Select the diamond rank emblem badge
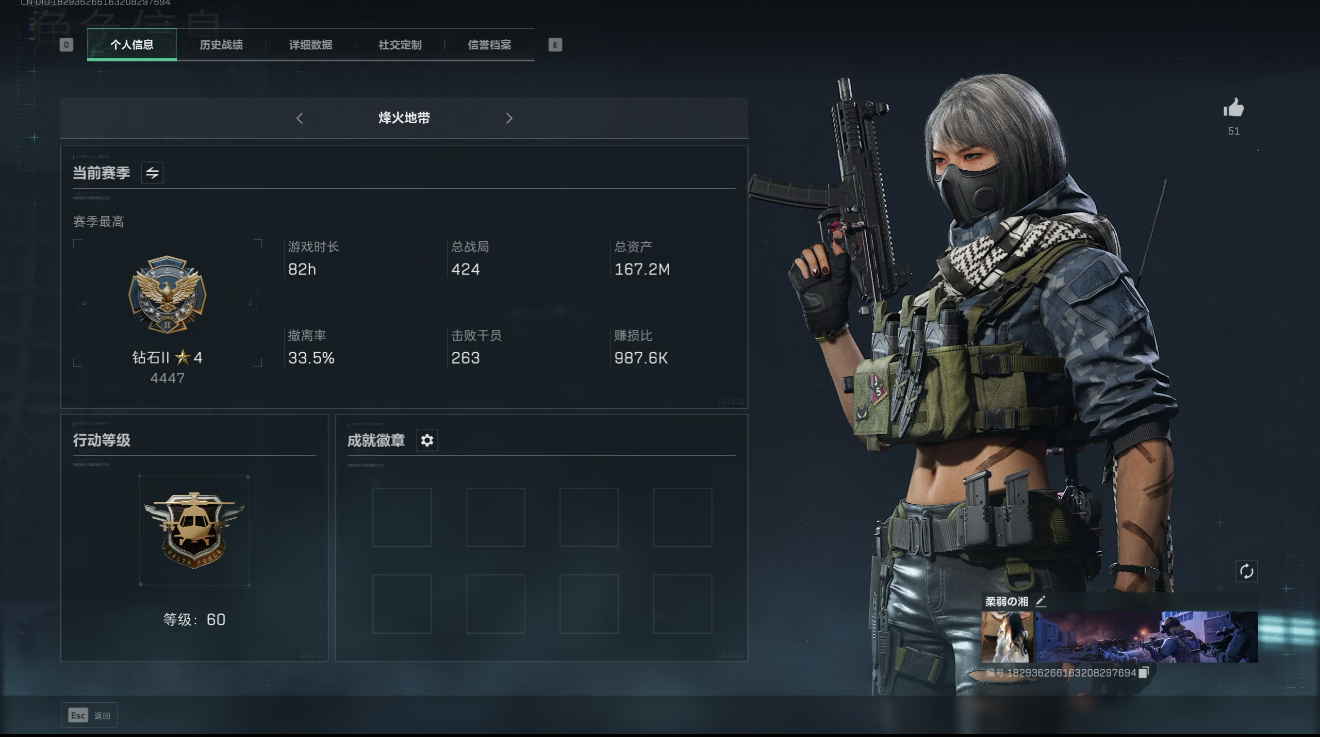 167,296
